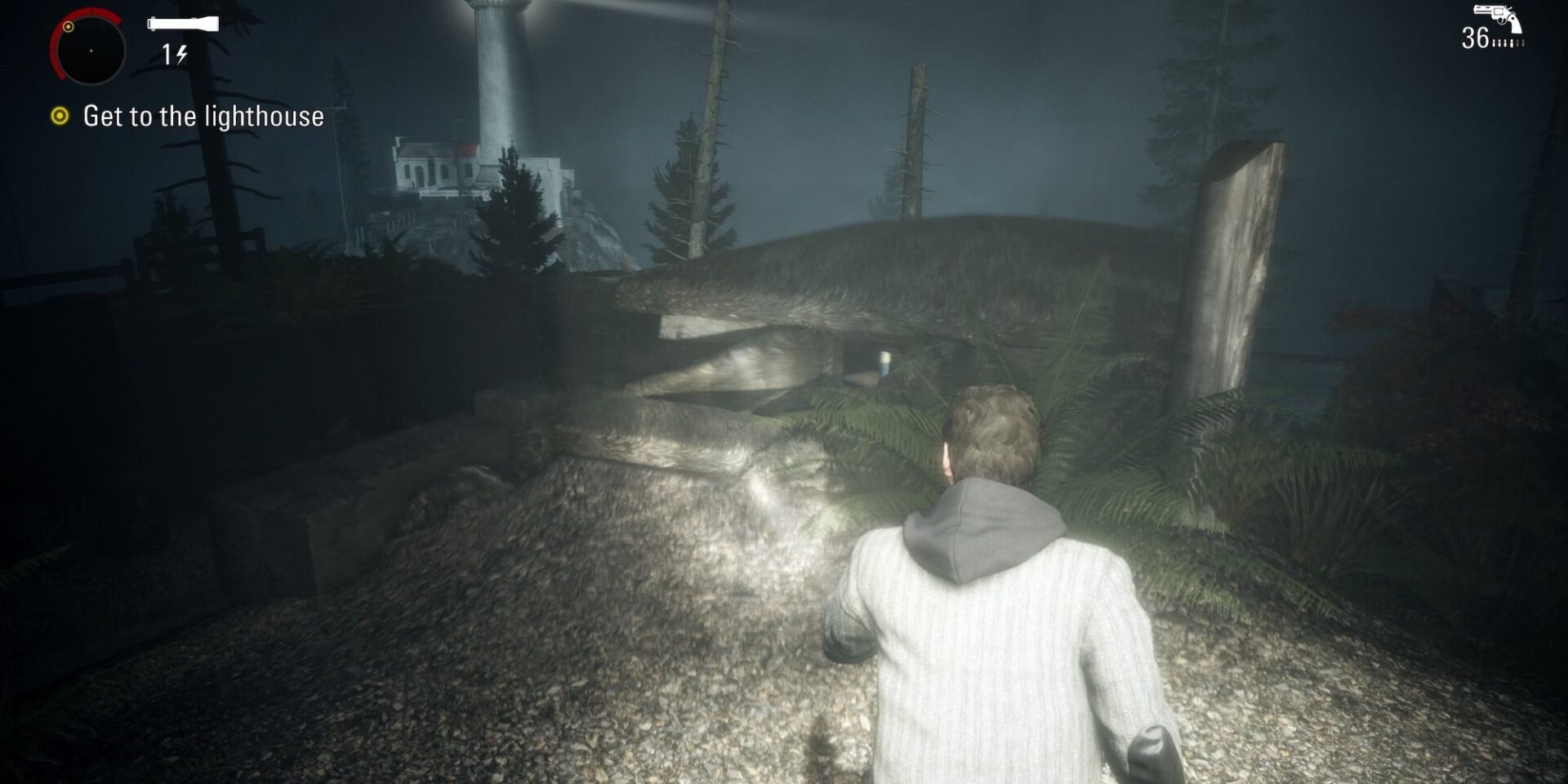Click the blue battery pickup near the ferns
The image size is (1568, 784).
click(883, 365)
